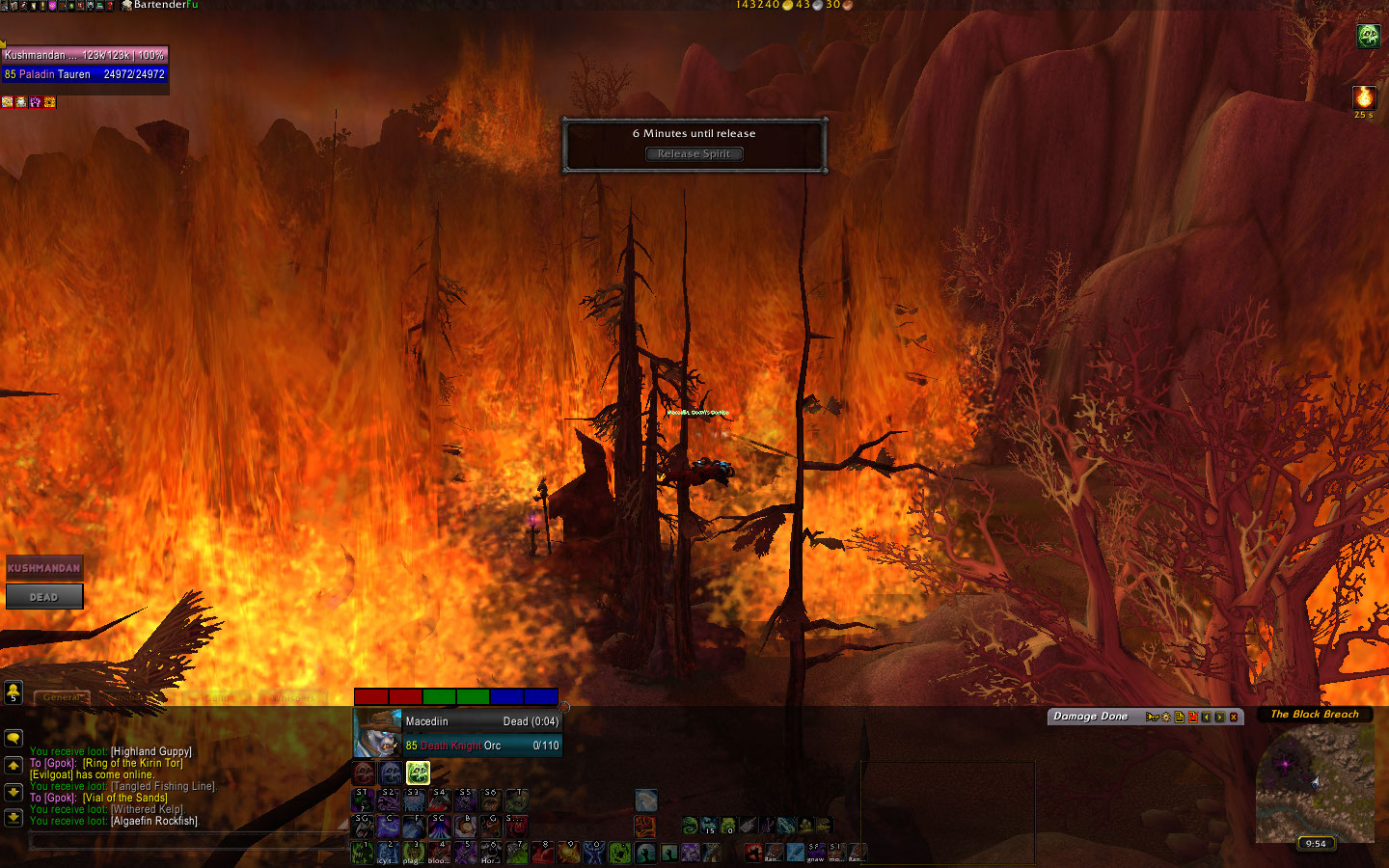Viewport: 1389px width, 868px height.
Task: Switch to the Guild chat tab
Action: pyautogui.click(x=219, y=697)
